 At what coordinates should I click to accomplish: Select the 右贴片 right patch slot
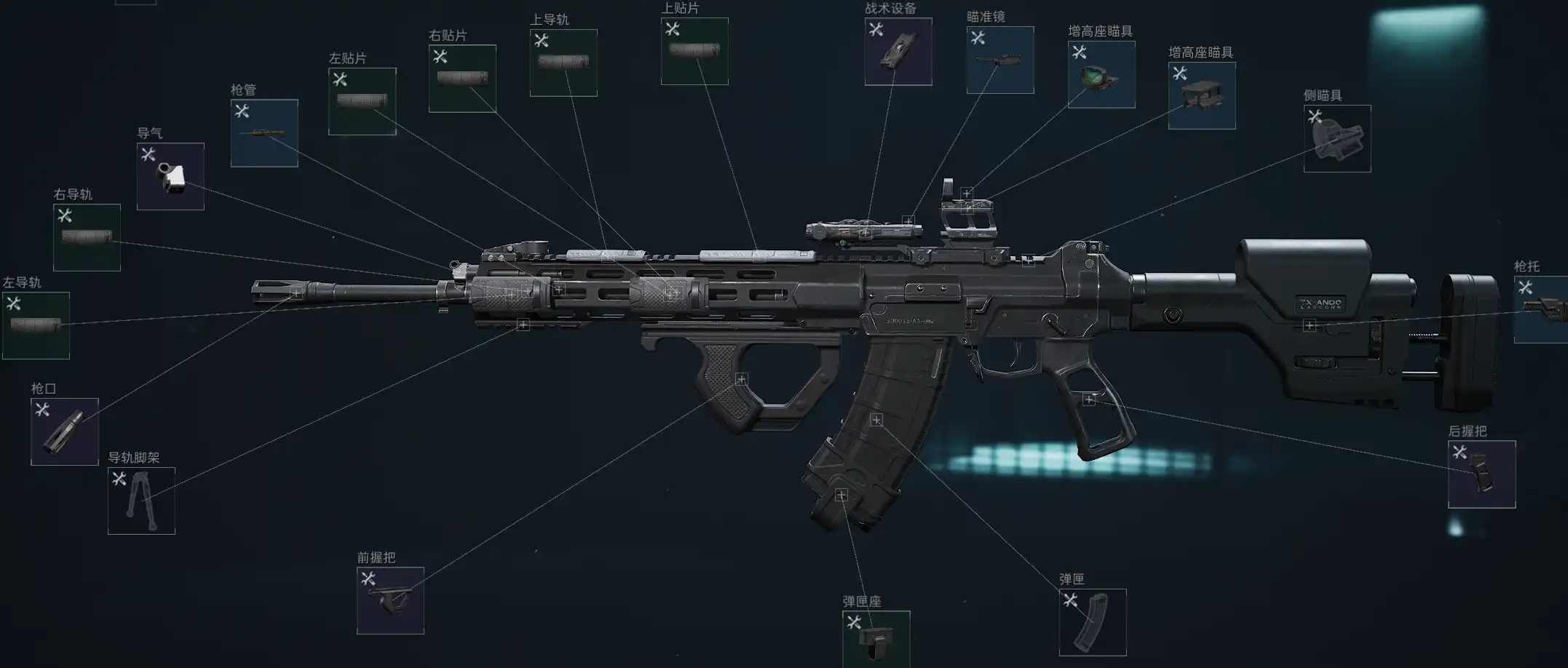(x=462, y=79)
